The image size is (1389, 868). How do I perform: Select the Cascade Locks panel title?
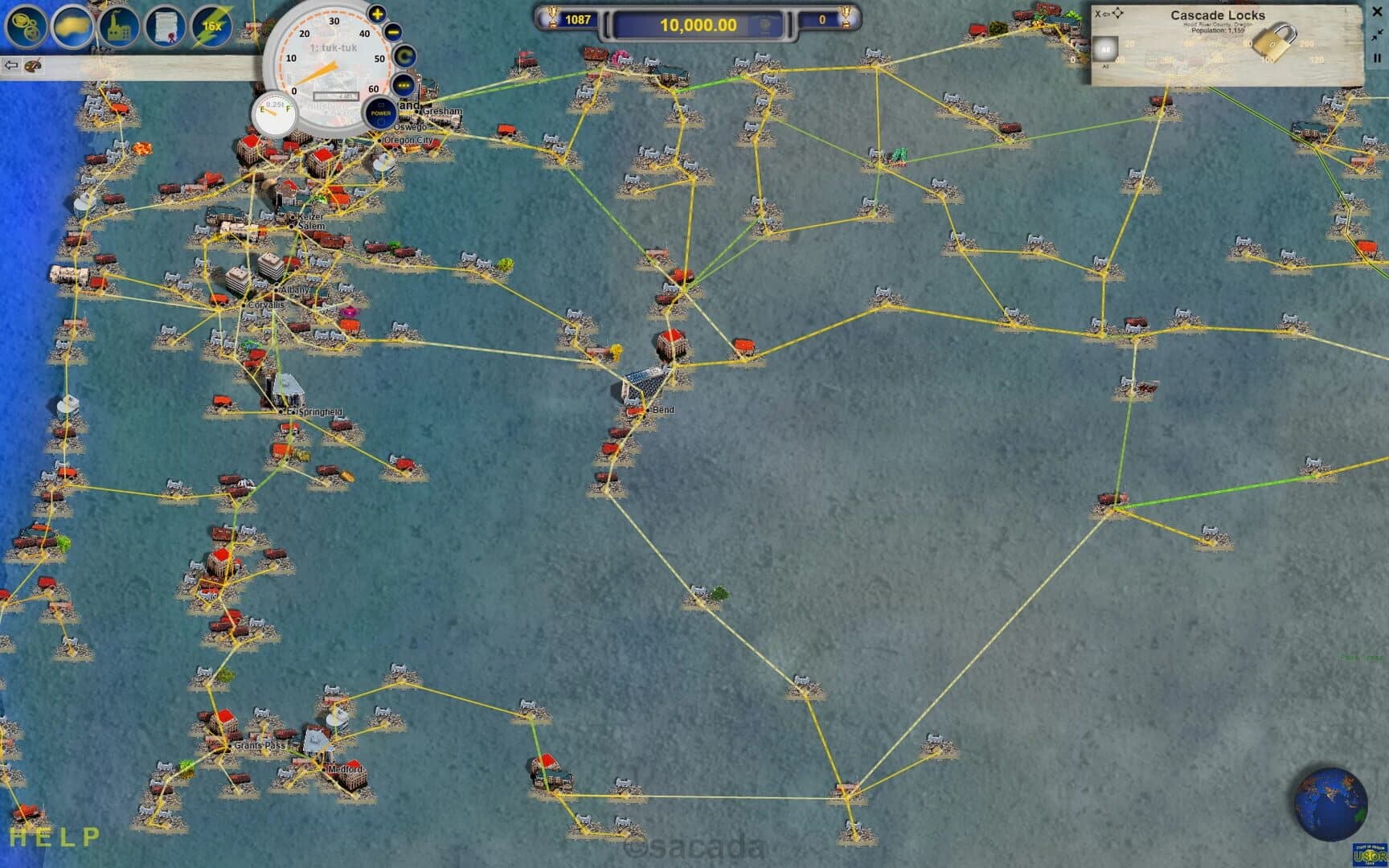point(1219,15)
